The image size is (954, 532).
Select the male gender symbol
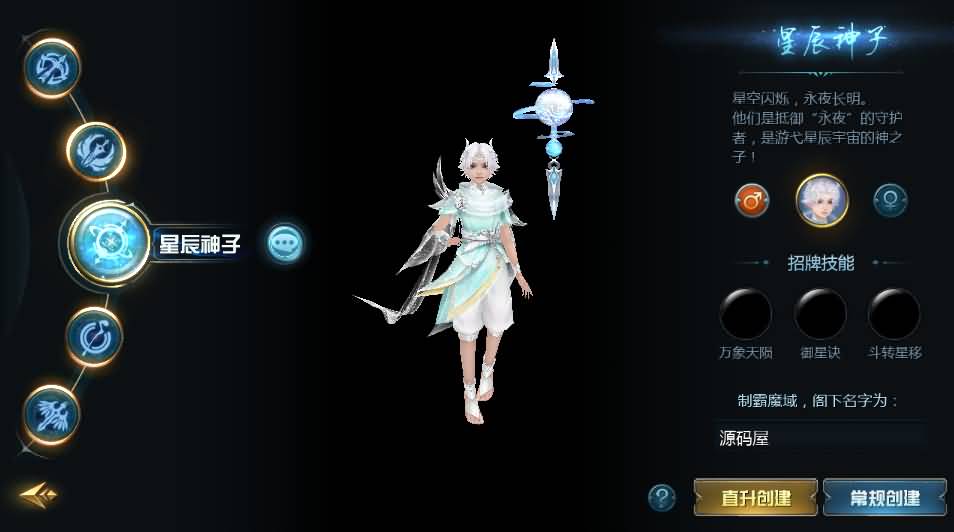click(751, 201)
